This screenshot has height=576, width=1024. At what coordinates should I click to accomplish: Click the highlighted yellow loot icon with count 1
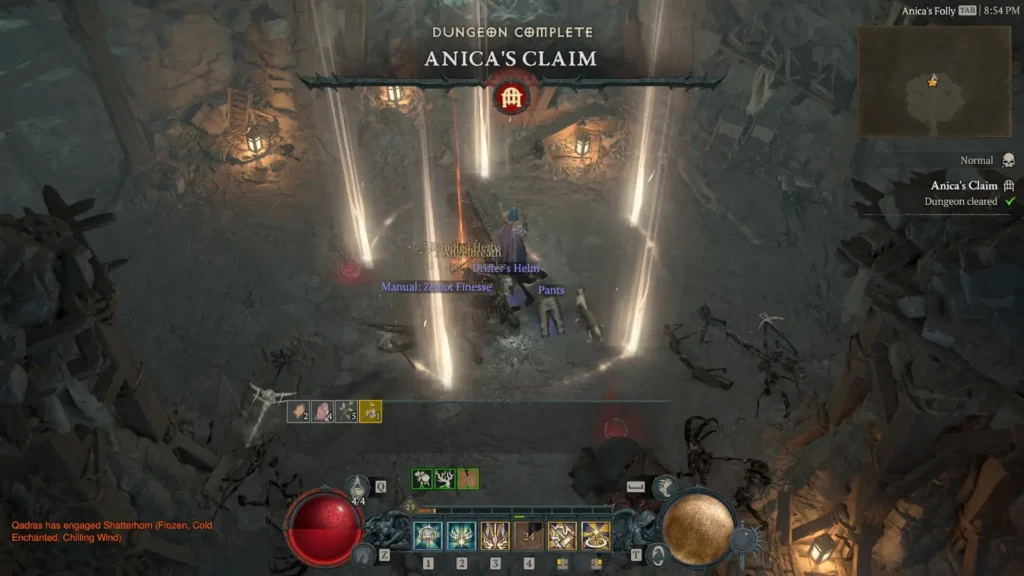370,411
